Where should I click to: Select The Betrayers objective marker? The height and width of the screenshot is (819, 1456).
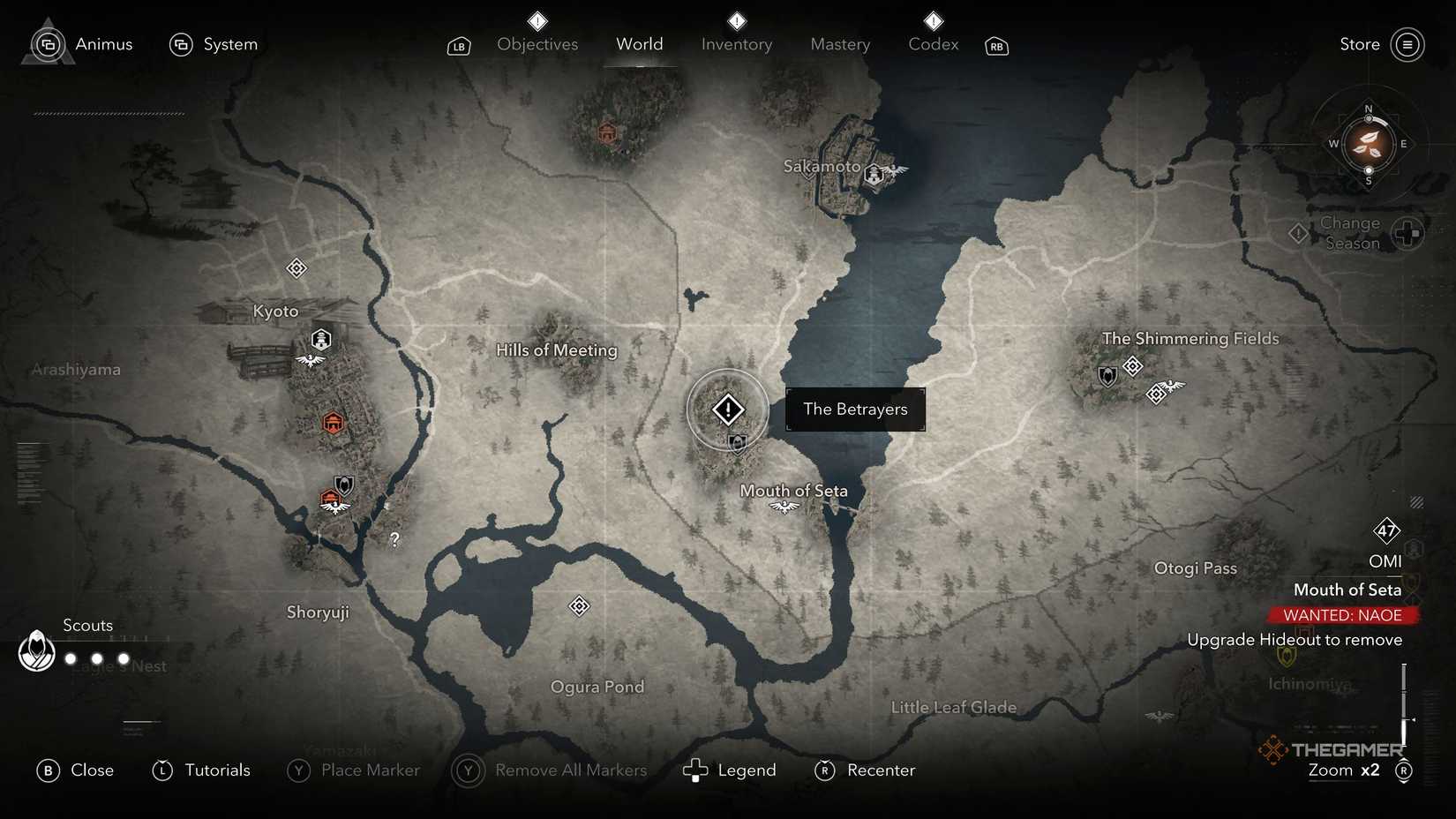[726, 409]
